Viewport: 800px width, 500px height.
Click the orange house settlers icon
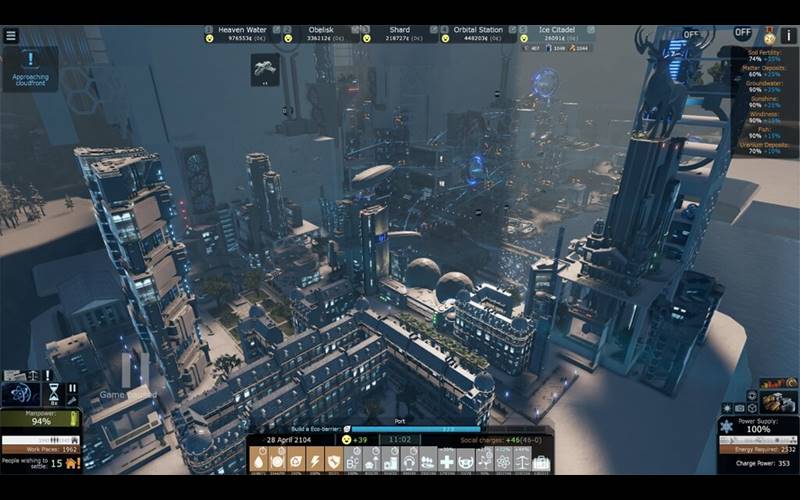[x=70, y=463]
